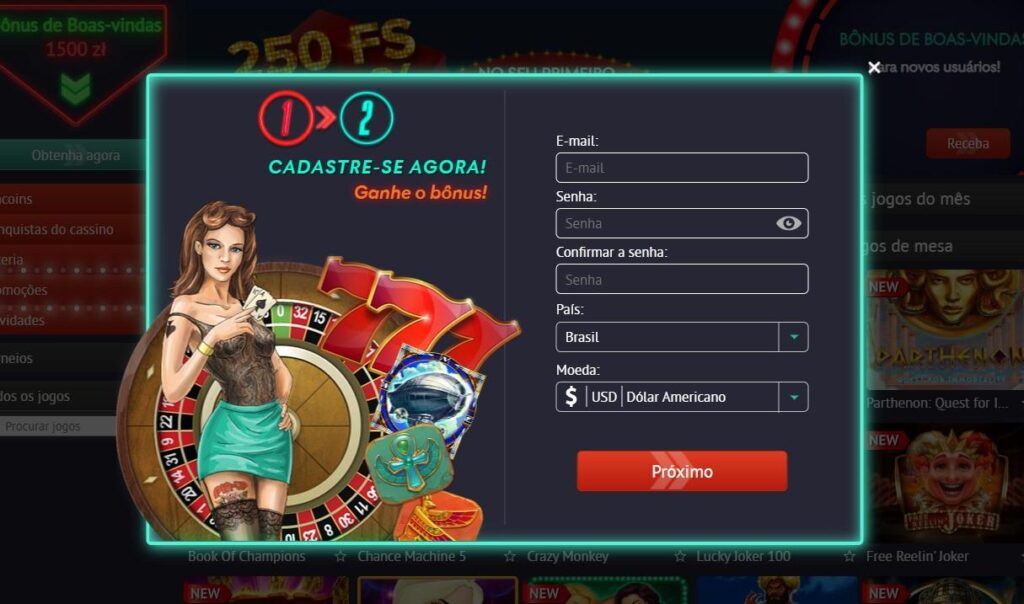Screen dimensions: 1024x604
Task: Click the Obtenha agora button
Action: click(75, 155)
